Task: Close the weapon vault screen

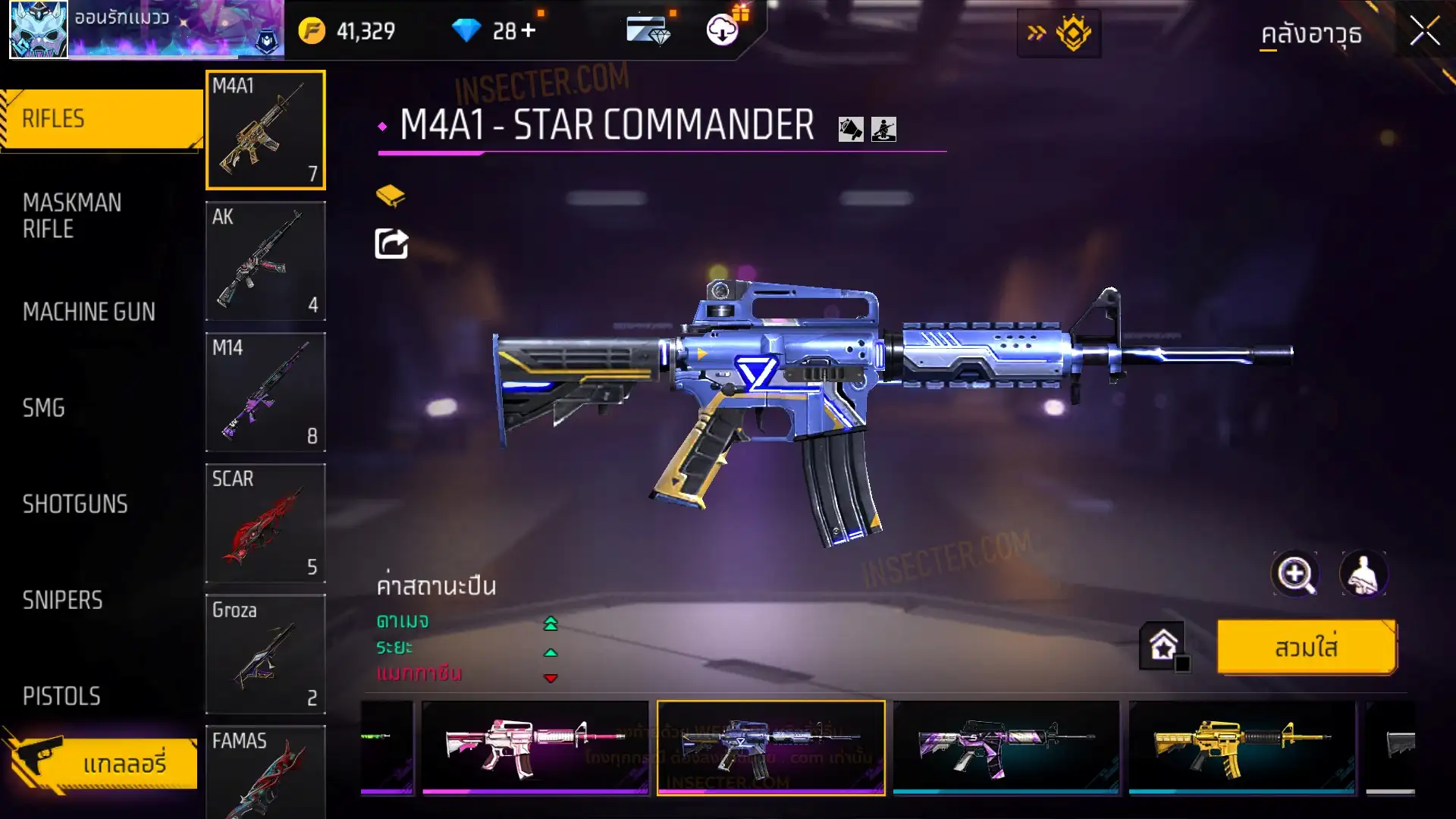Action: click(1424, 32)
